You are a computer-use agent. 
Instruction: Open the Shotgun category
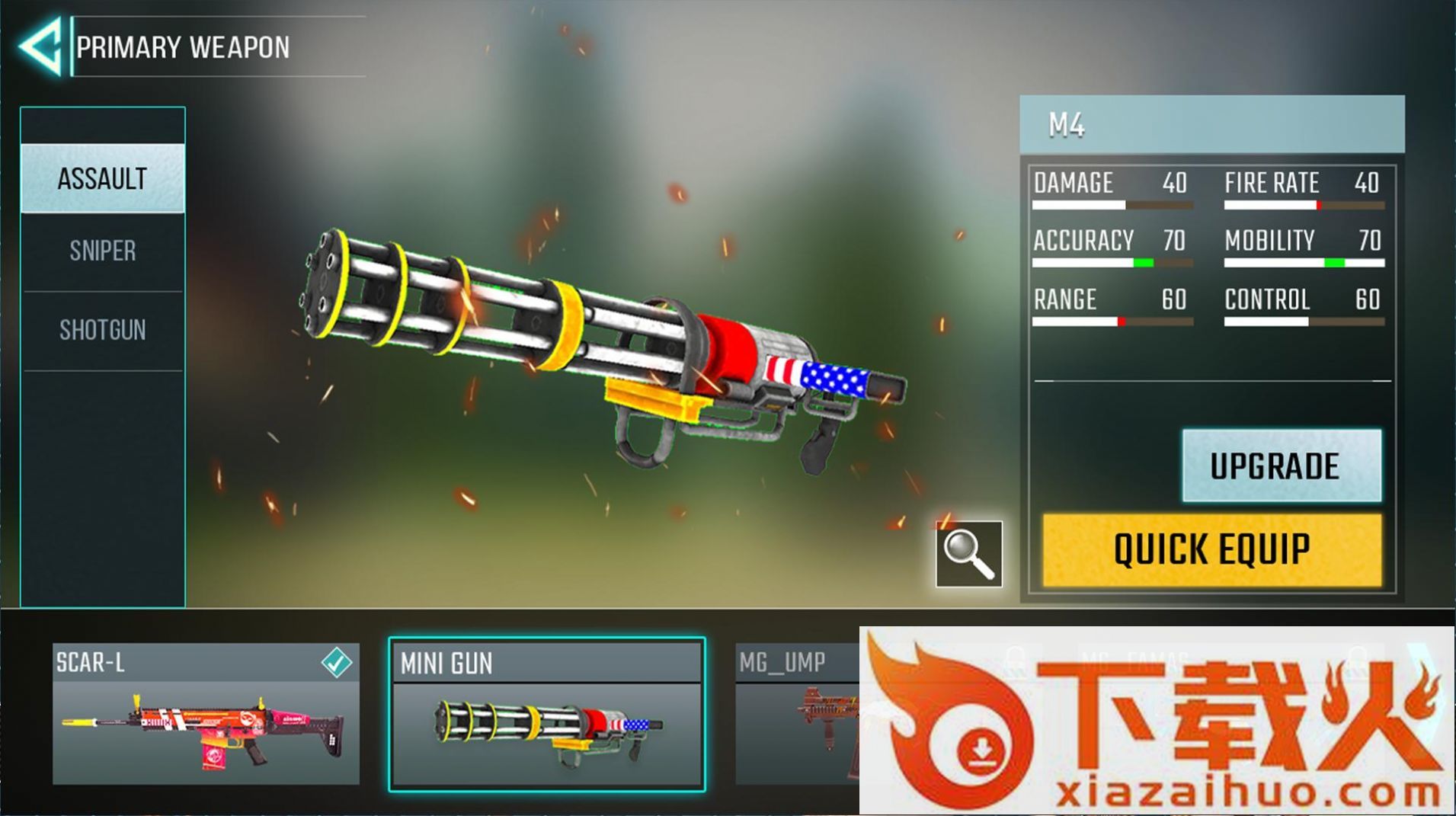[x=103, y=330]
